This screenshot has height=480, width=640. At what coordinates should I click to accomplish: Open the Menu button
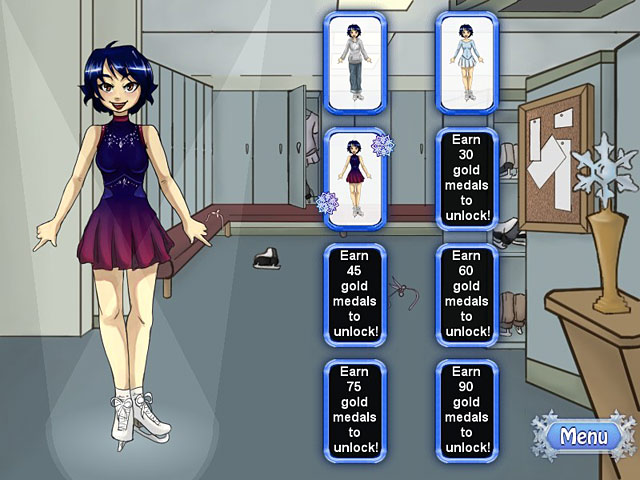(x=583, y=437)
